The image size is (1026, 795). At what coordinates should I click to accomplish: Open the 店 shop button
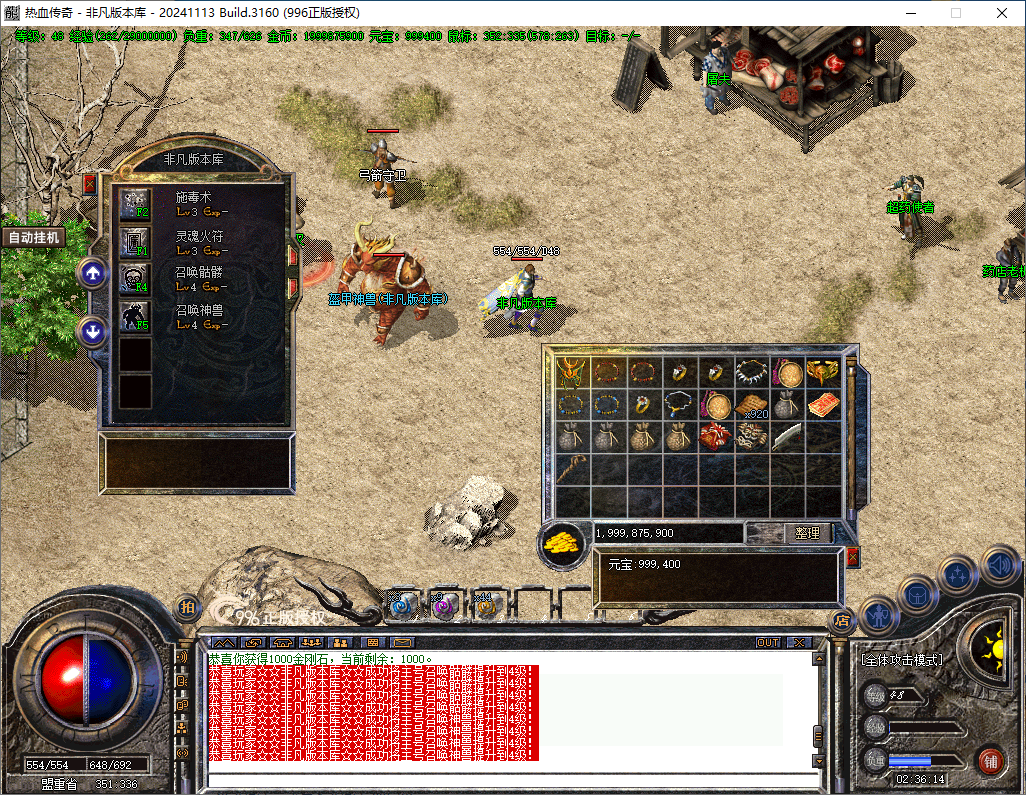coord(842,621)
